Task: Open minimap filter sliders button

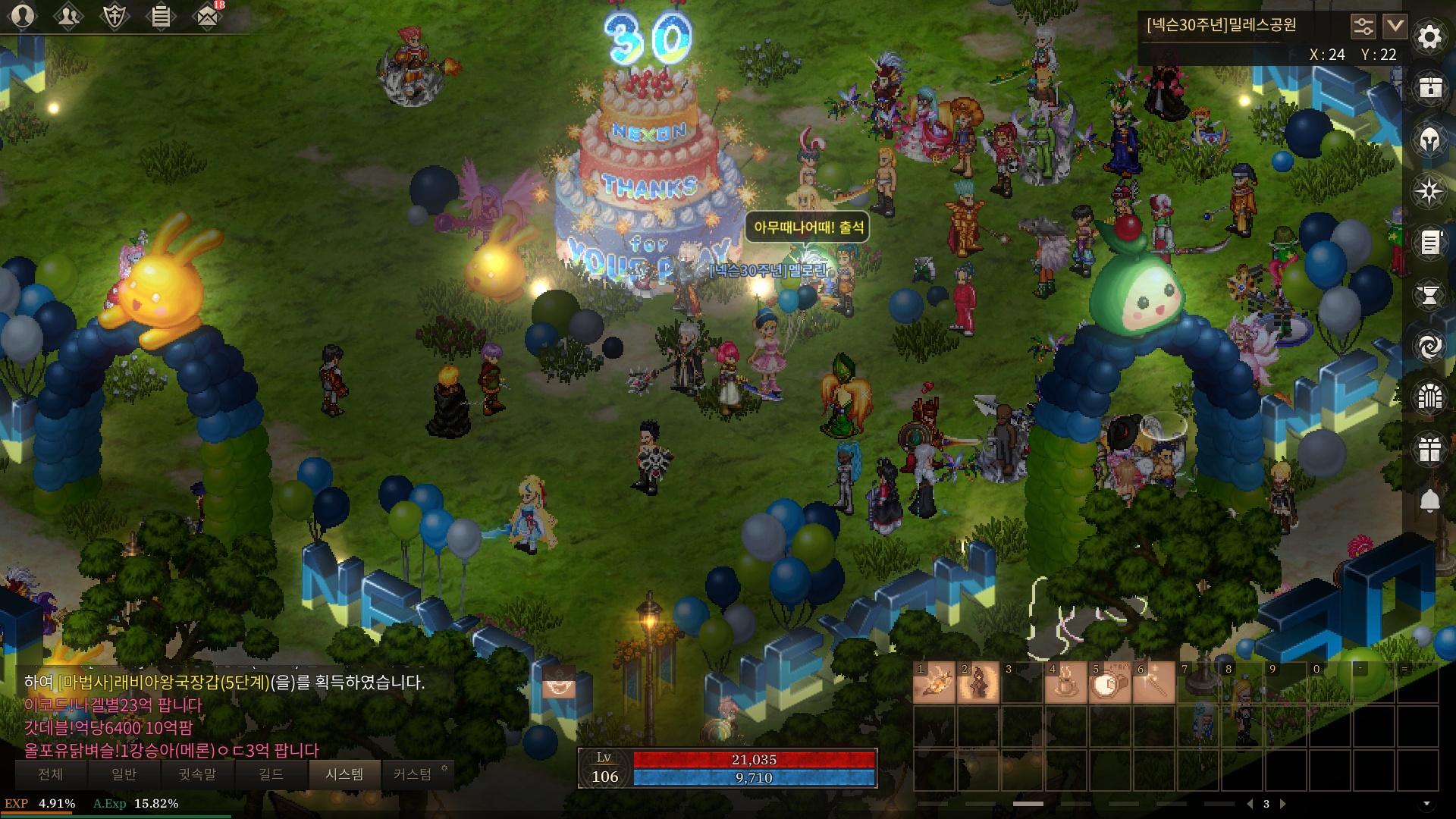Action: [x=1363, y=27]
